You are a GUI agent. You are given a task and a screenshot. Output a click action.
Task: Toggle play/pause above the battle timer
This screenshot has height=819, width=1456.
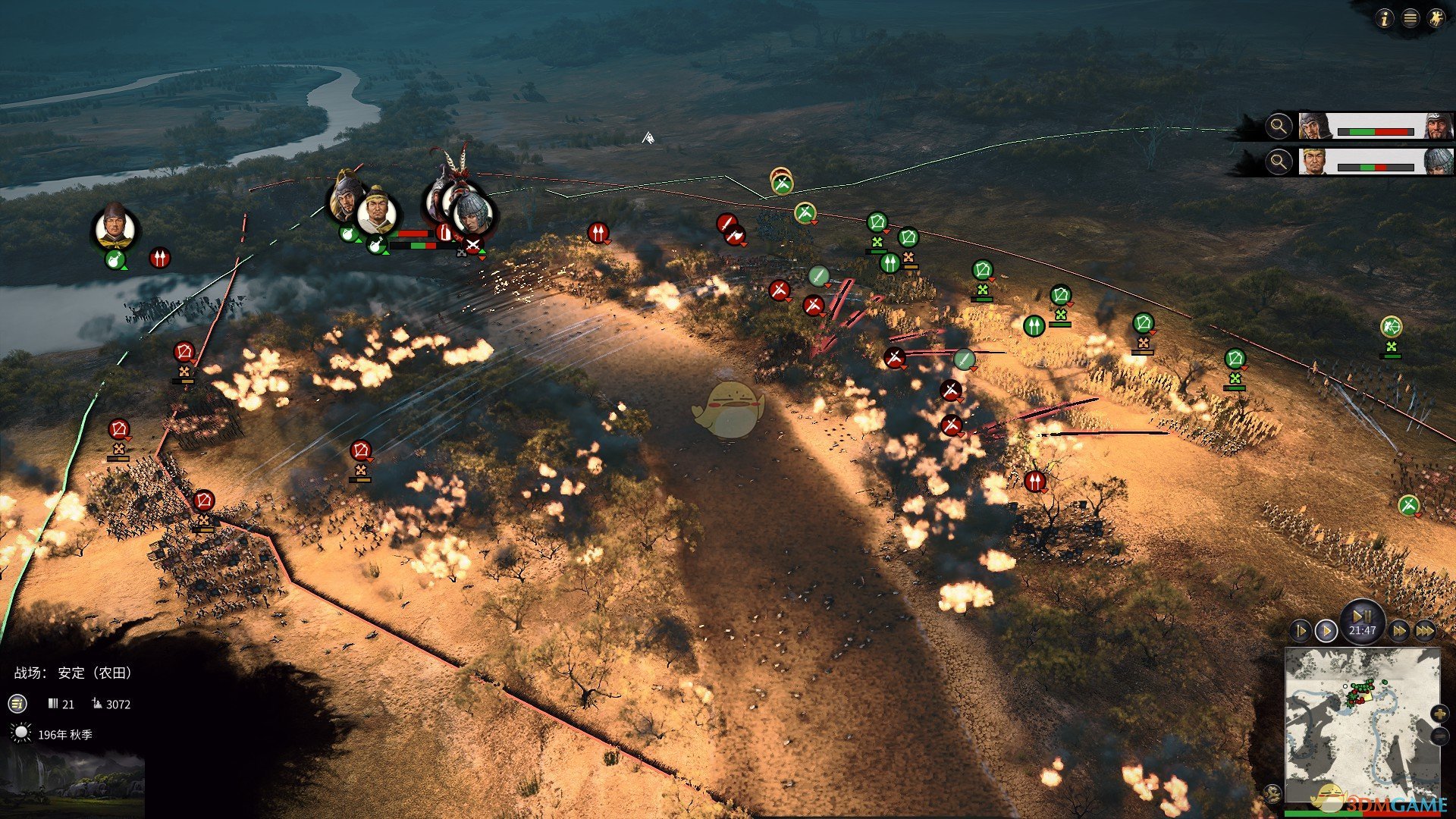point(1362,615)
